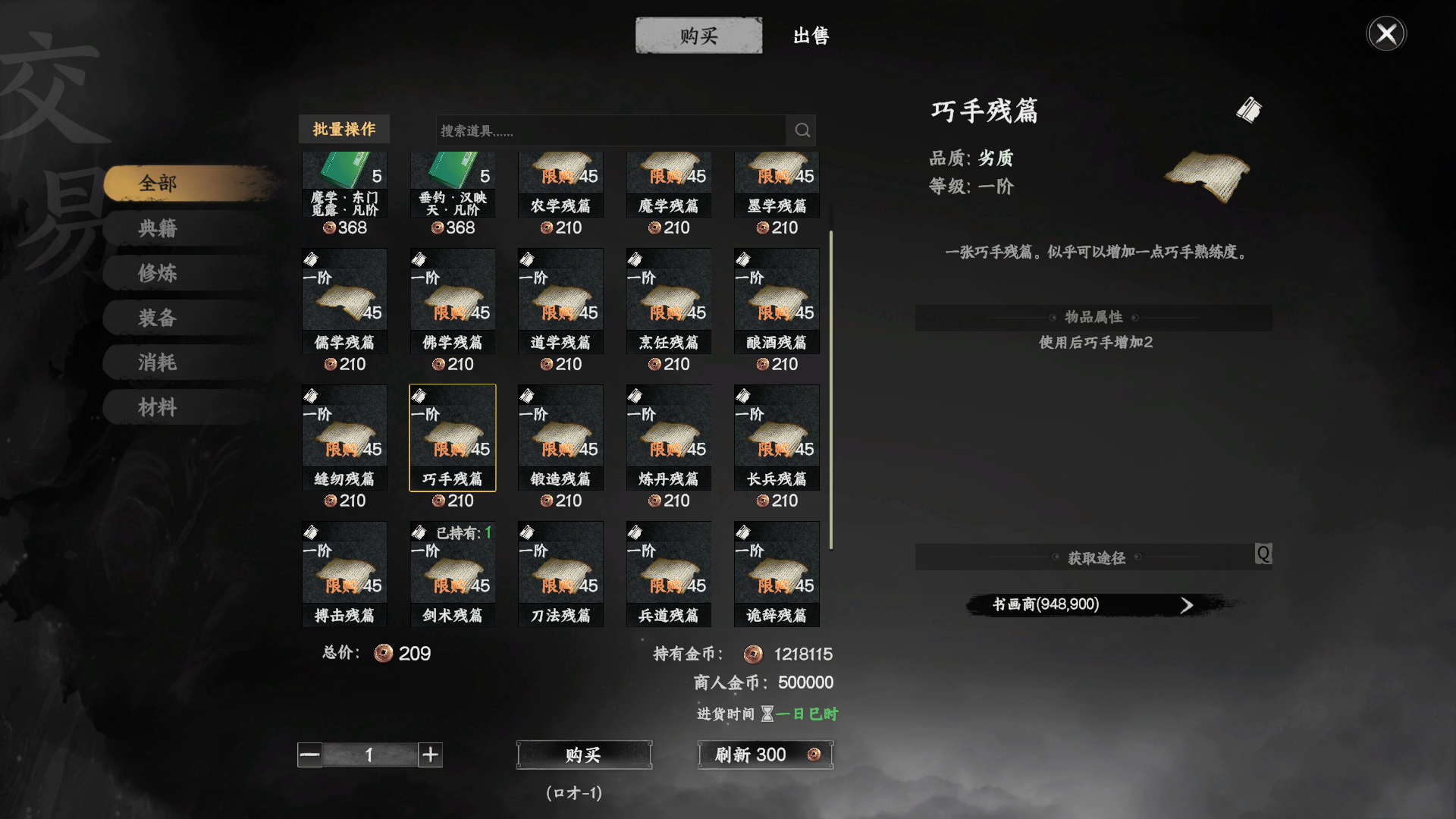Click the Q icon beside 获取途径
Image resolution: width=1456 pixels, height=819 pixels.
[1263, 554]
